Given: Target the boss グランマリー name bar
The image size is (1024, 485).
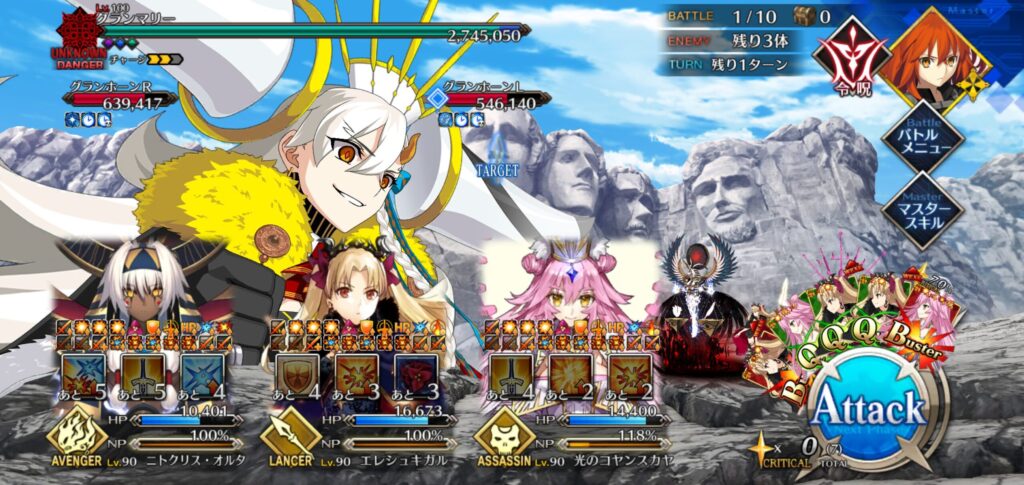Looking at the screenshot, I should pyautogui.click(x=300, y=34).
